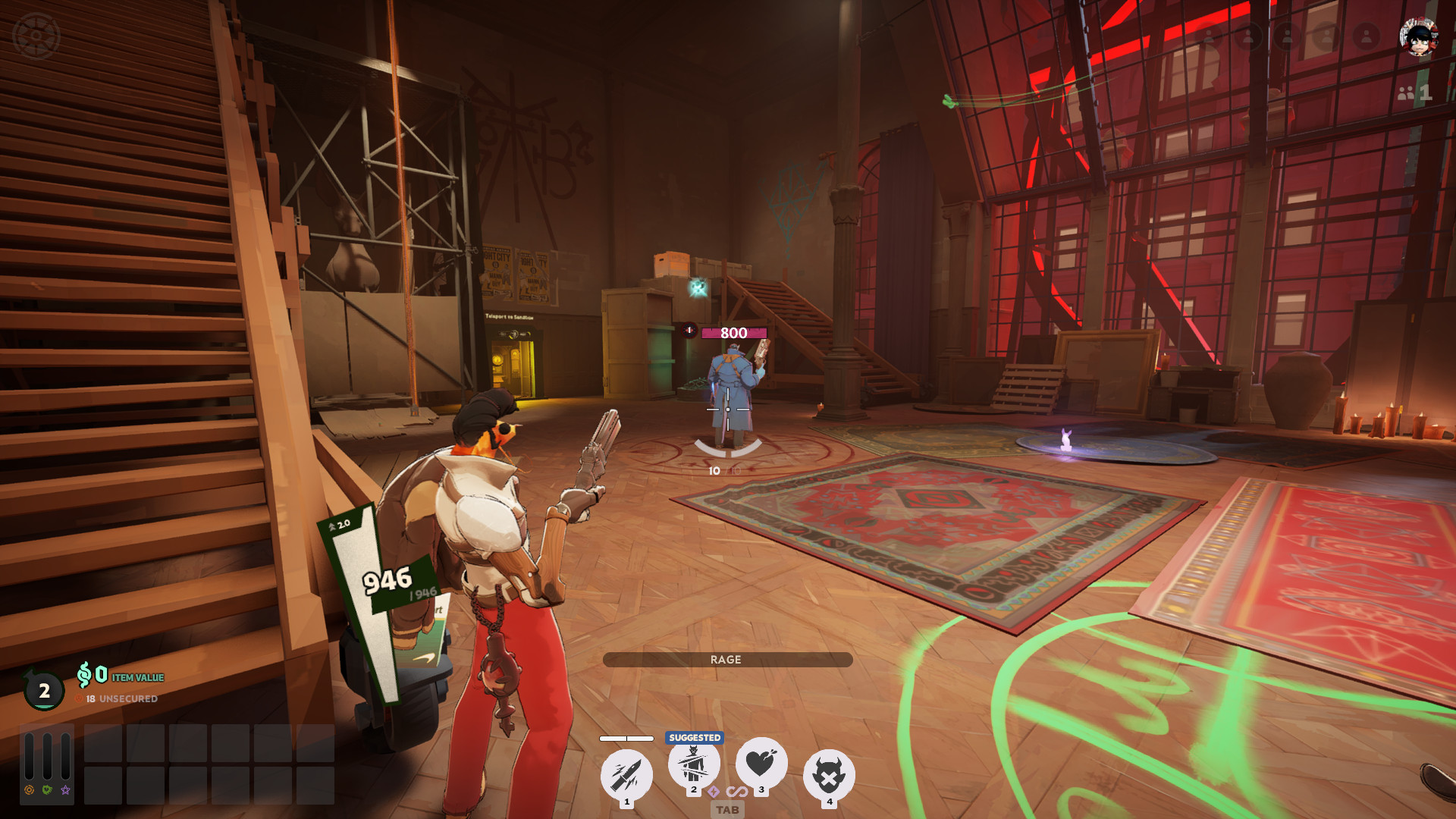
Task: Trigger the pierced heart ability
Action: point(761,763)
